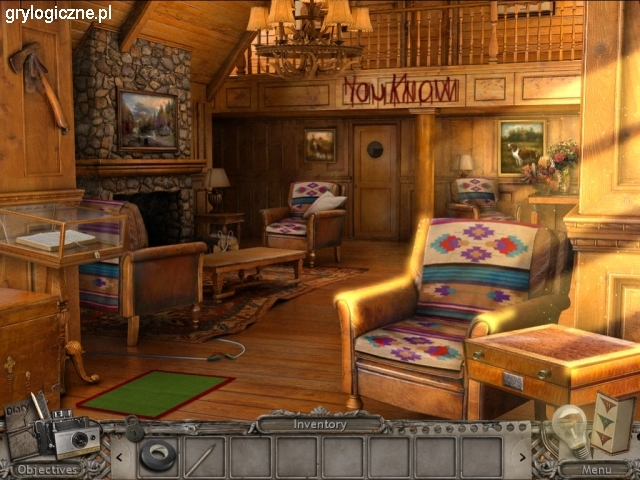640x480 pixels.
Task: Pick the thin rod inventory item
Action: point(204,457)
